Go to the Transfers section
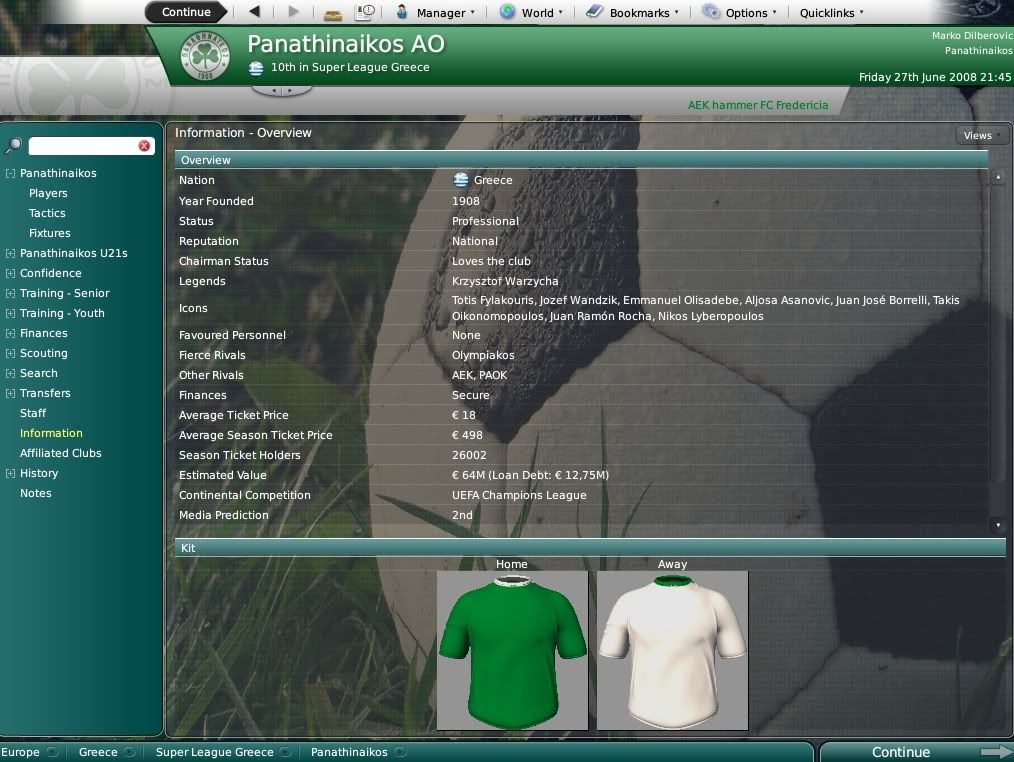 coord(45,393)
